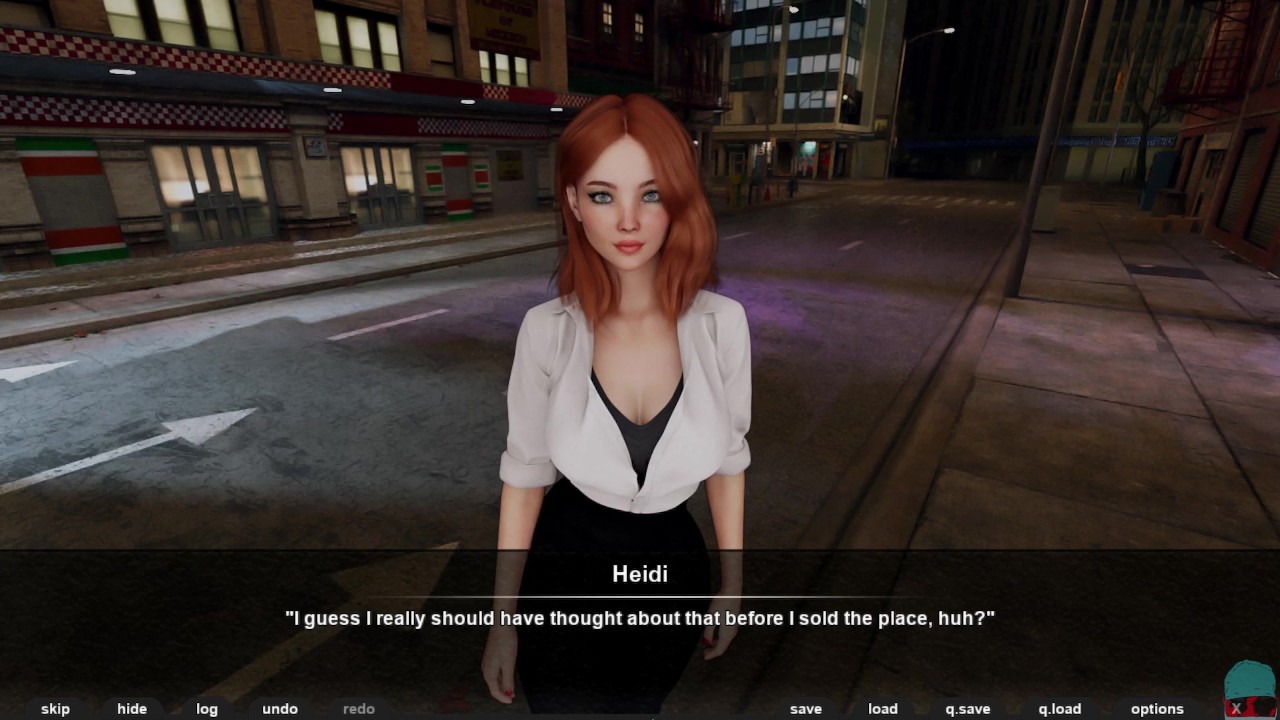
Task: Quick load with q.load
Action: click(1059, 709)
